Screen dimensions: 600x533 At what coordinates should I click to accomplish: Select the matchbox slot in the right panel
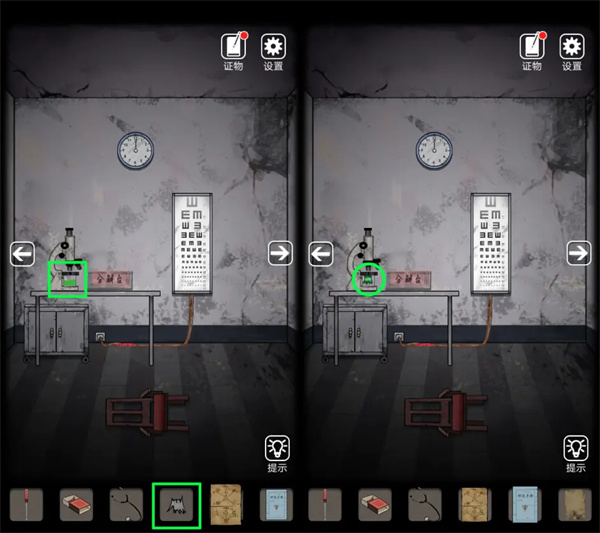click(x=375, y=505)
